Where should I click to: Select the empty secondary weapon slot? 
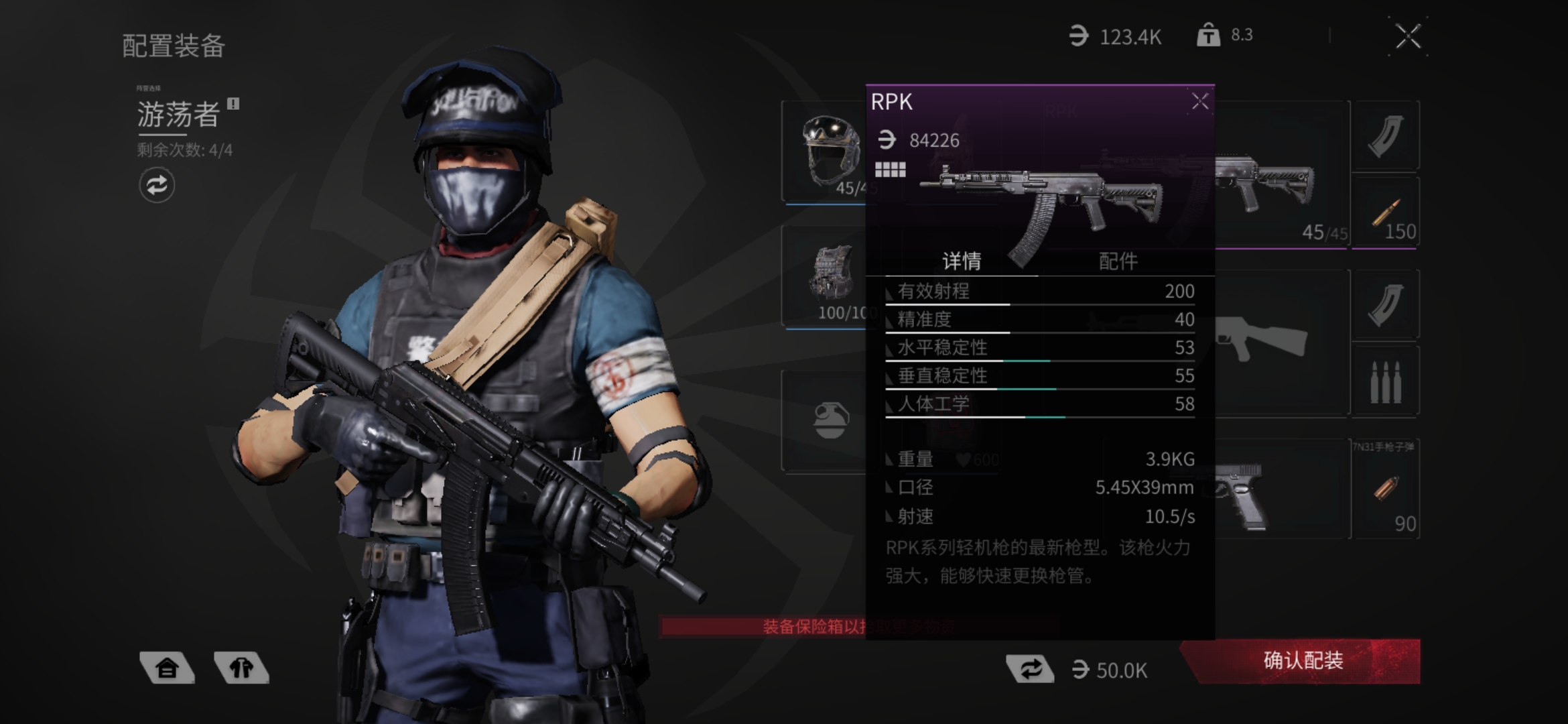(x=1280, y=342)
